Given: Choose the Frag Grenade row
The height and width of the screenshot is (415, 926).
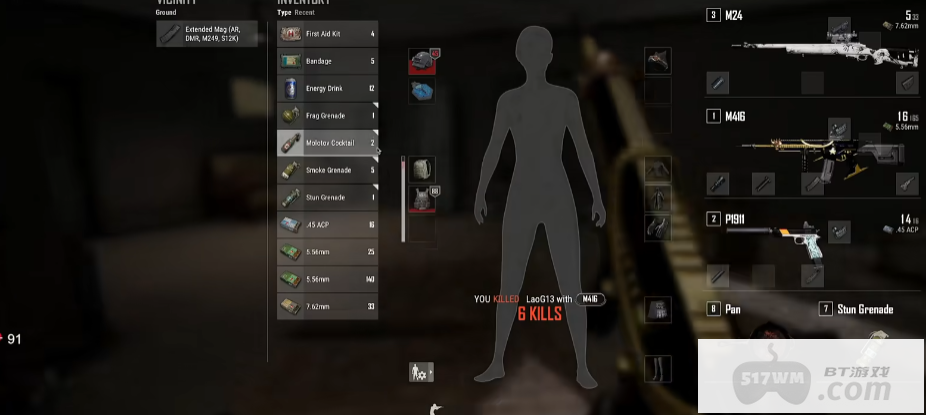Looking at the screenshot, I should click(x=327, y=116).
